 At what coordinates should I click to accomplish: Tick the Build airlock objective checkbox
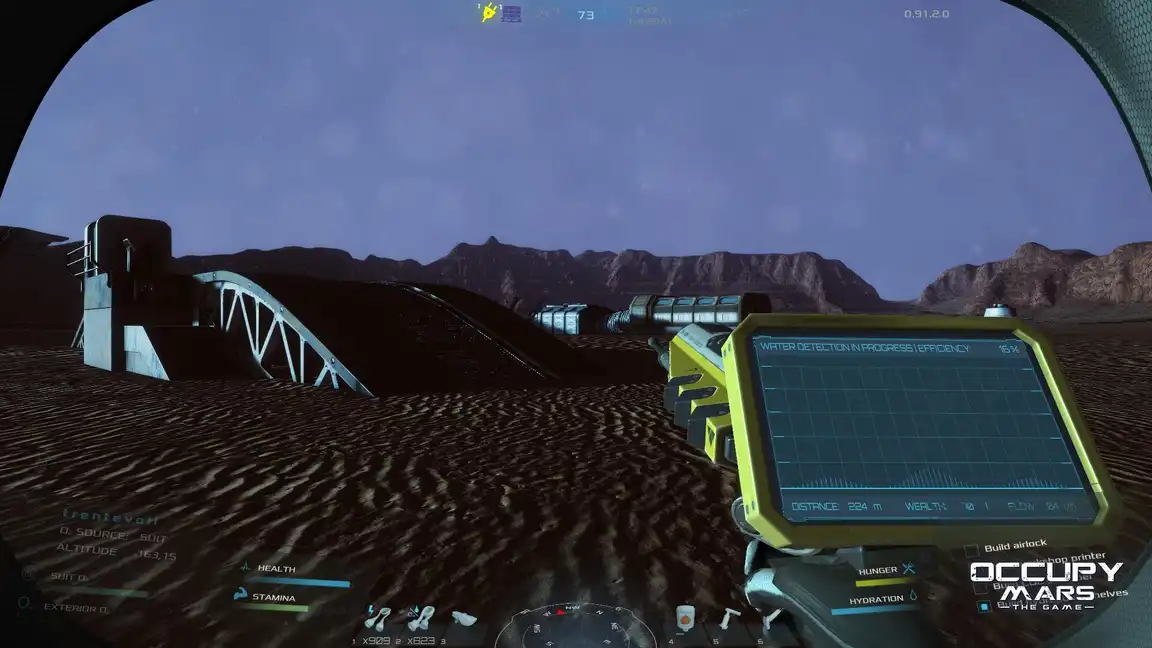point(971,550)
